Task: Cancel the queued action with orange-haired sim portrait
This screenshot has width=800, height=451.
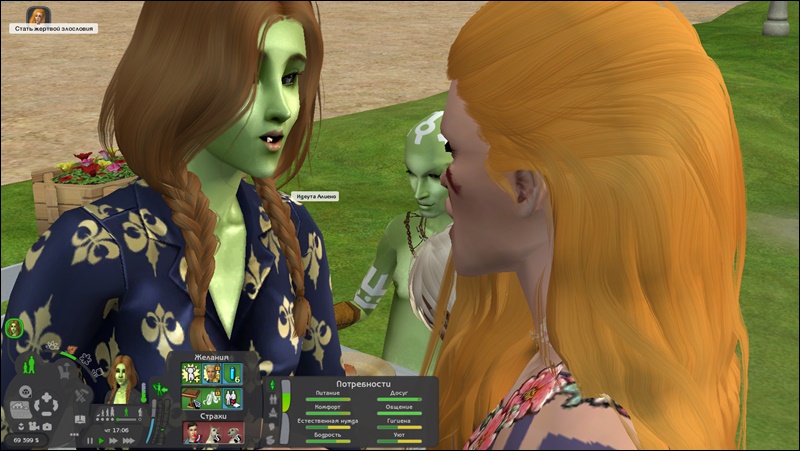Action: click(39, 15)
